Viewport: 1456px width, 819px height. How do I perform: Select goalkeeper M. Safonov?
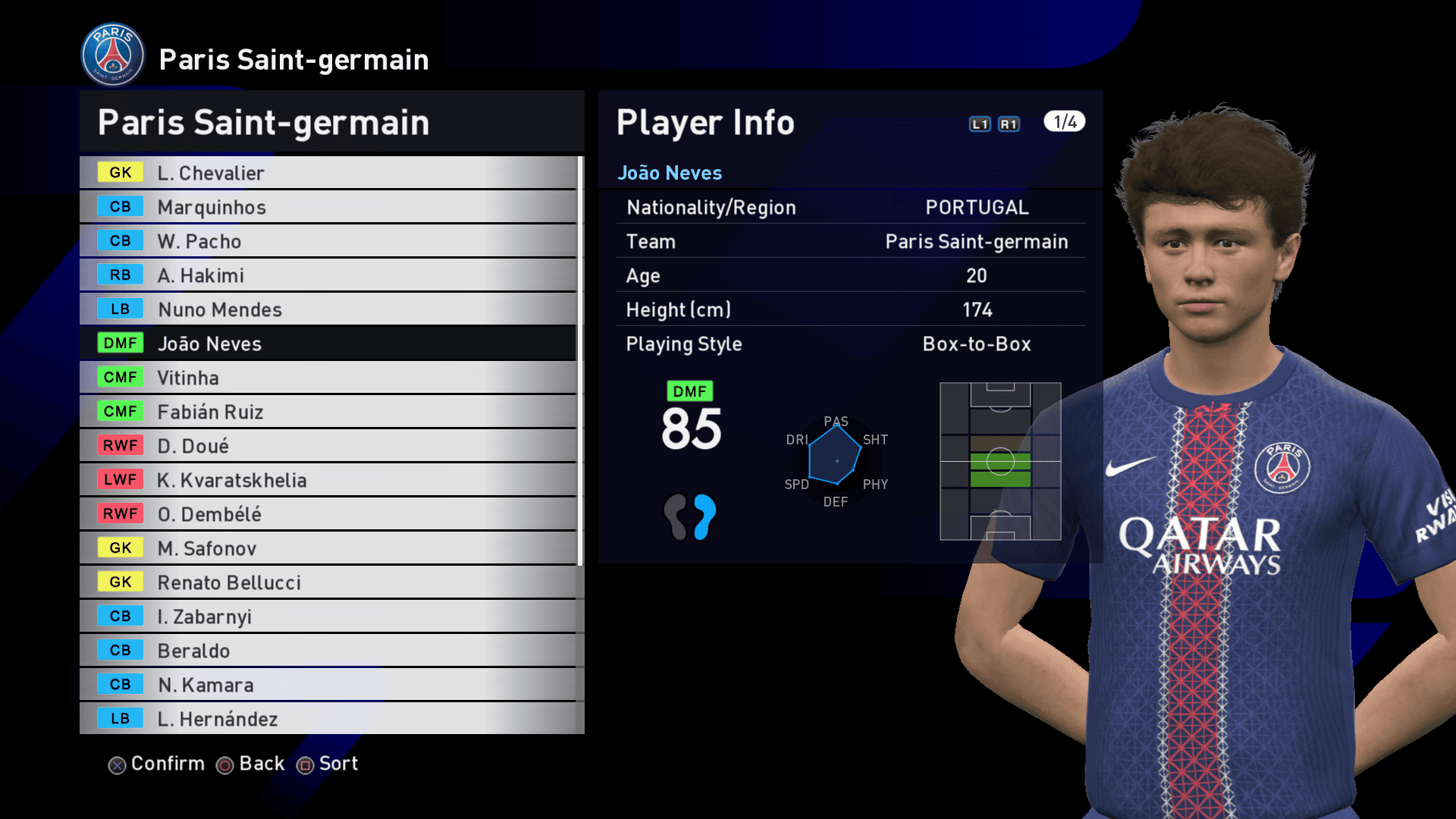328,548
